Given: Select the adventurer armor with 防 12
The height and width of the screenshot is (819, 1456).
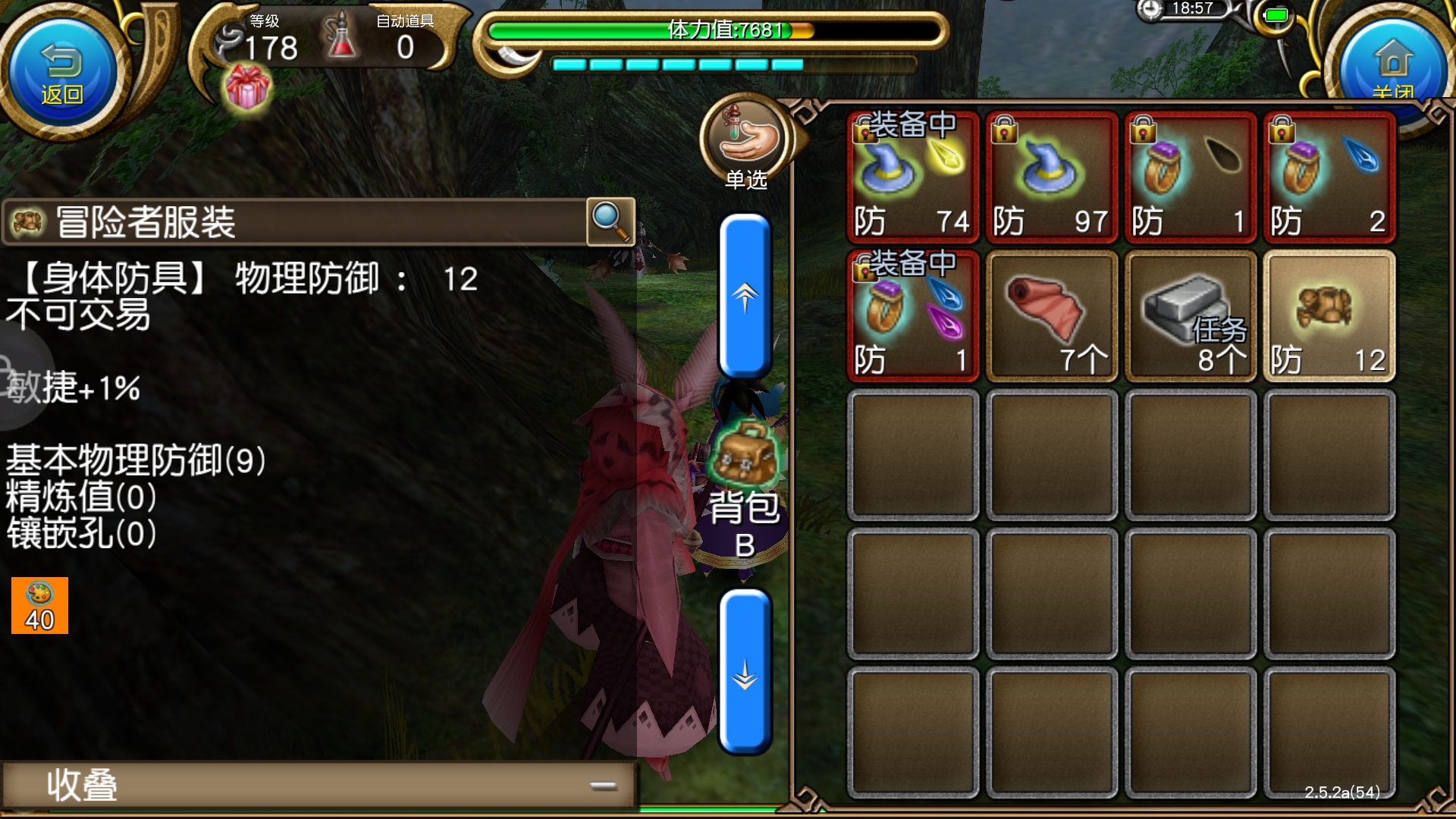Looking at the screenshot, I should (x=1329, y=315).
